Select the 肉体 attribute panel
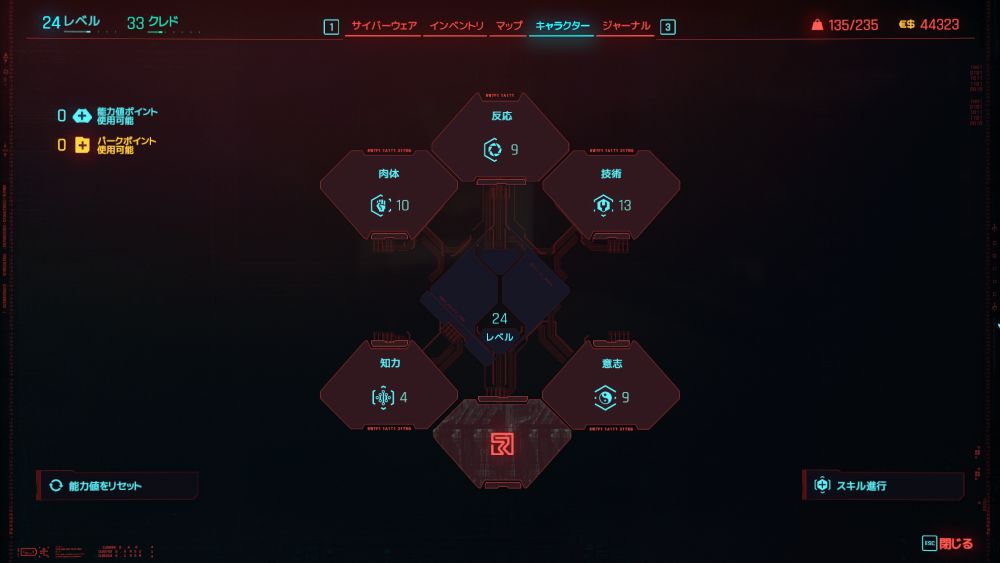This screenshot has height=563, width=1000. pyautogui.click(x=389, y=195)
